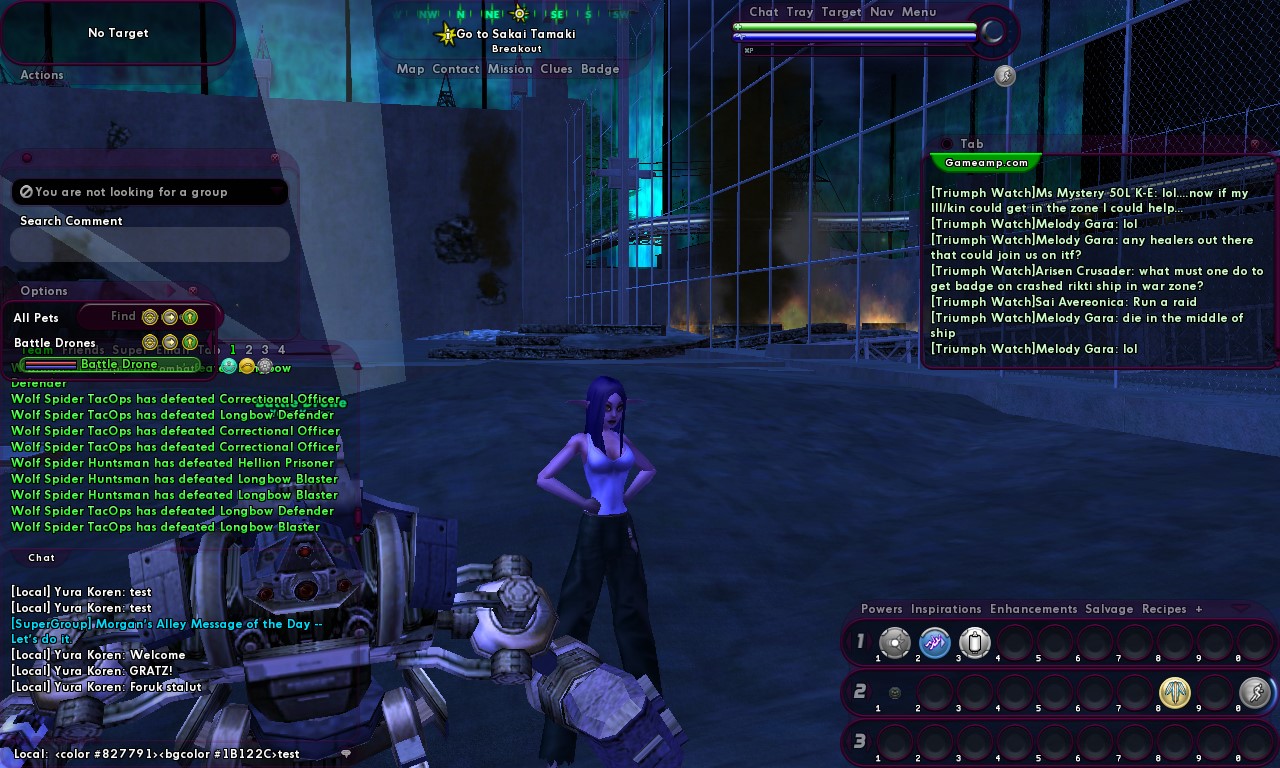
Task: Open the Salvage inventory
Action: point(1109,609)
